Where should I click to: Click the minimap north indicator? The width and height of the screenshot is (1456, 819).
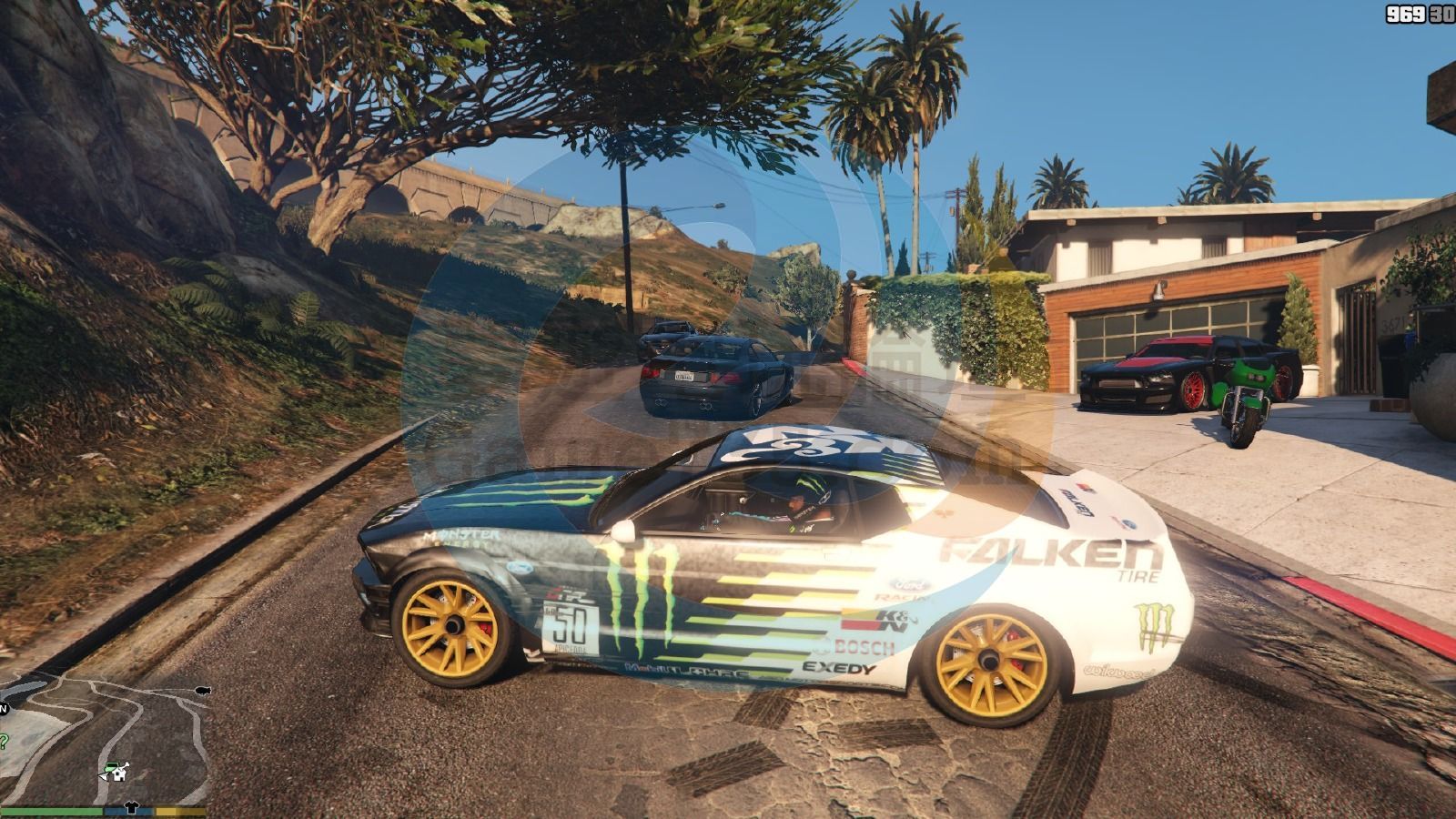pyautogui.click(x=4, y=708)
